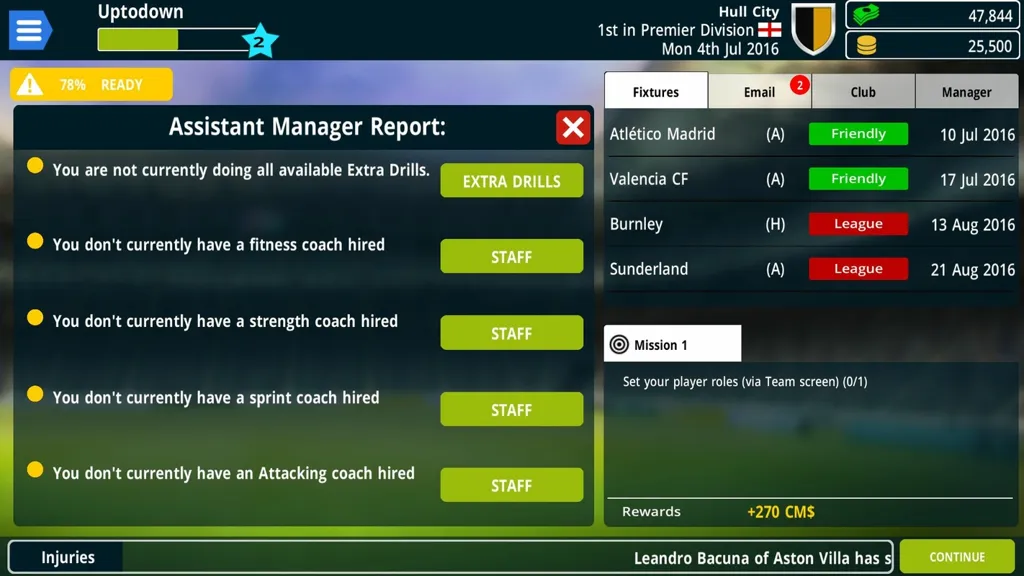
Task: Choose the Burnley league fixture row
Action: (811, 224)
